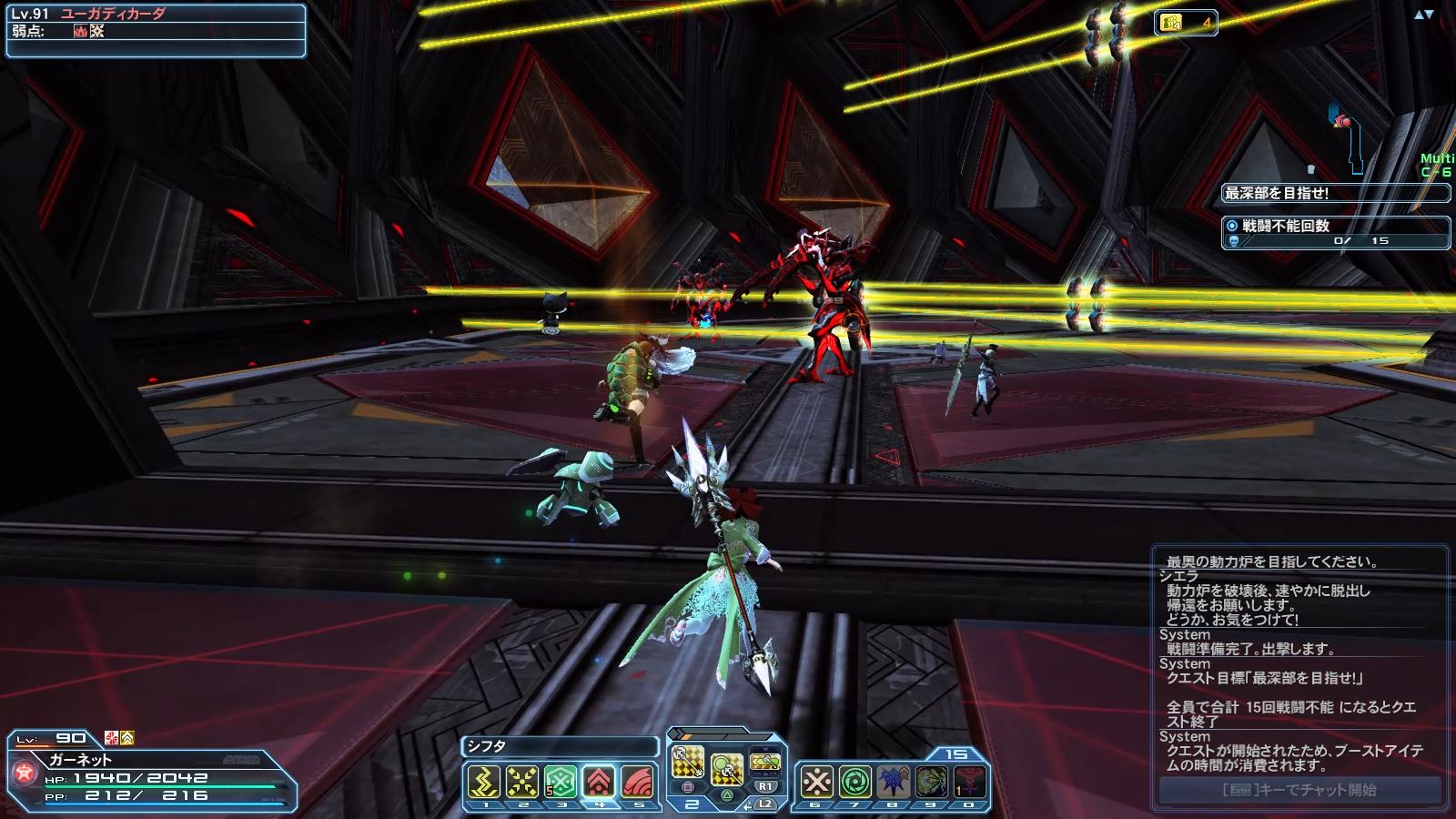Select the left weapon action on the weapon palette
The image size is (1456, 819).
point(688,763)
